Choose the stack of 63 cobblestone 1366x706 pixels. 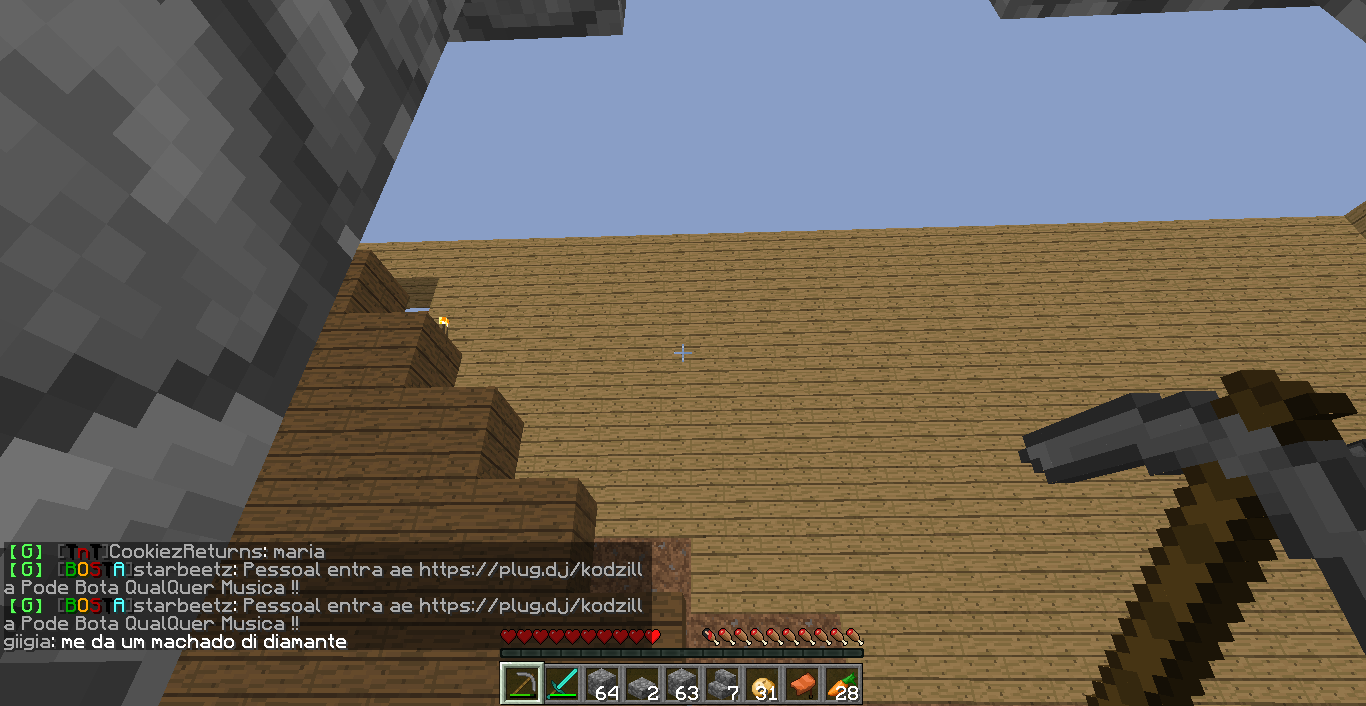(x=682, y=684)
